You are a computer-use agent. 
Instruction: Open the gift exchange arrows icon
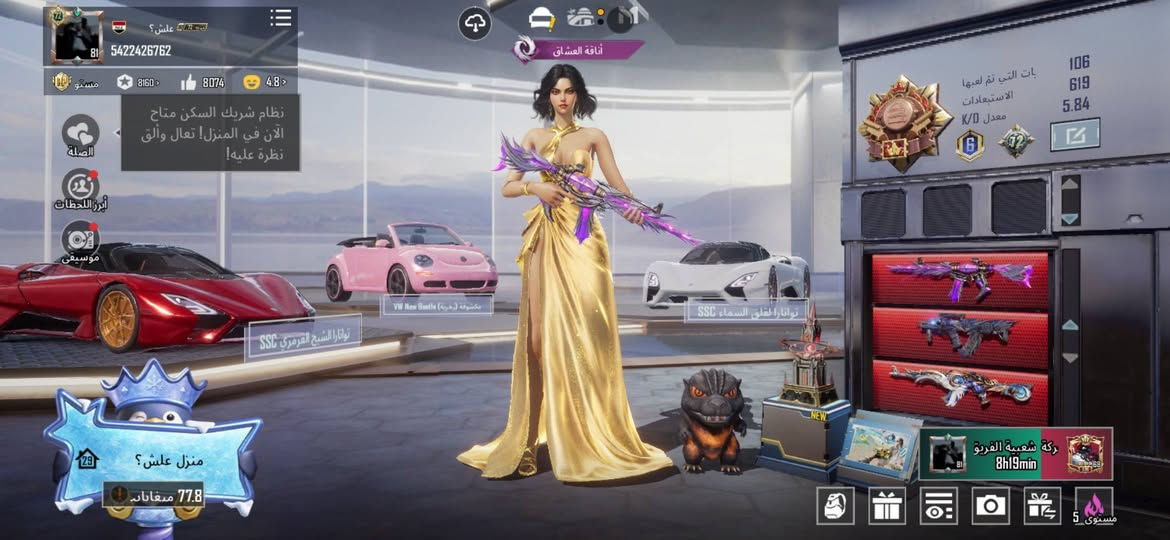tap(1042, 506)
